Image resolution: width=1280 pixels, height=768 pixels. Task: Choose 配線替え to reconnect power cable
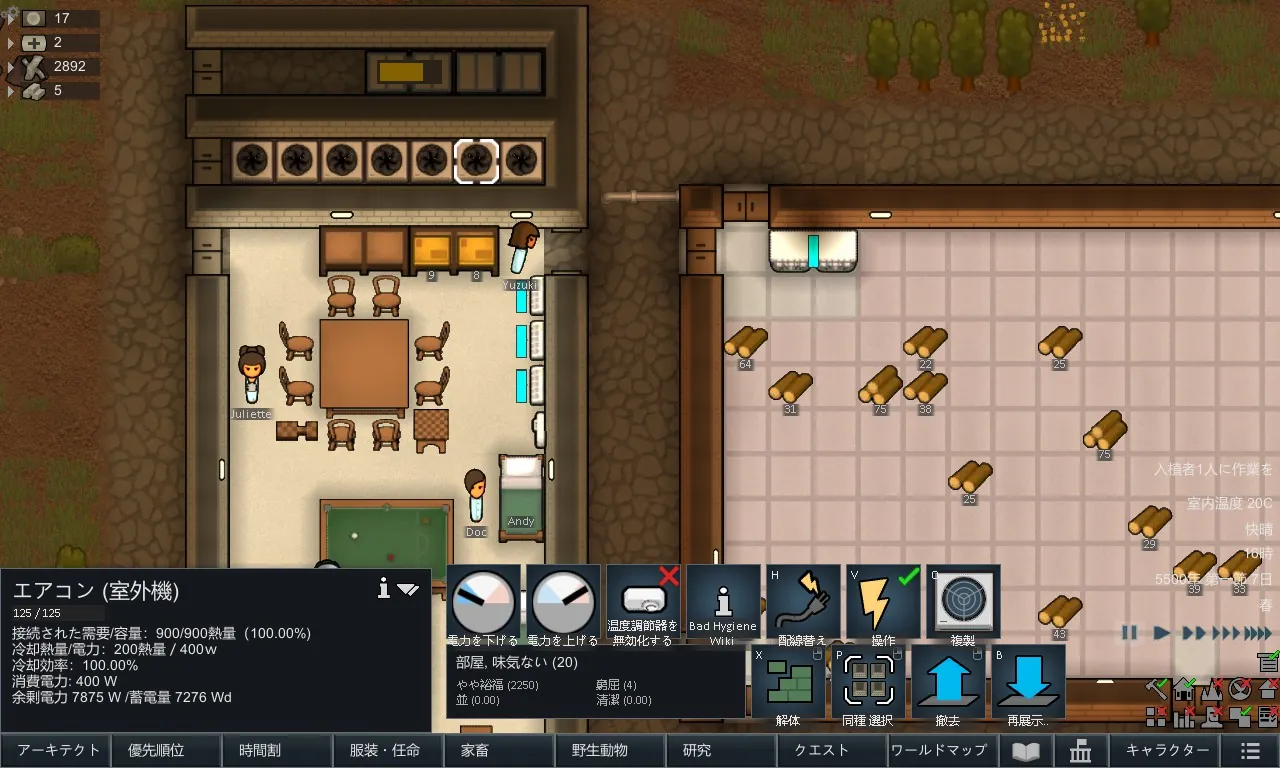803,603
